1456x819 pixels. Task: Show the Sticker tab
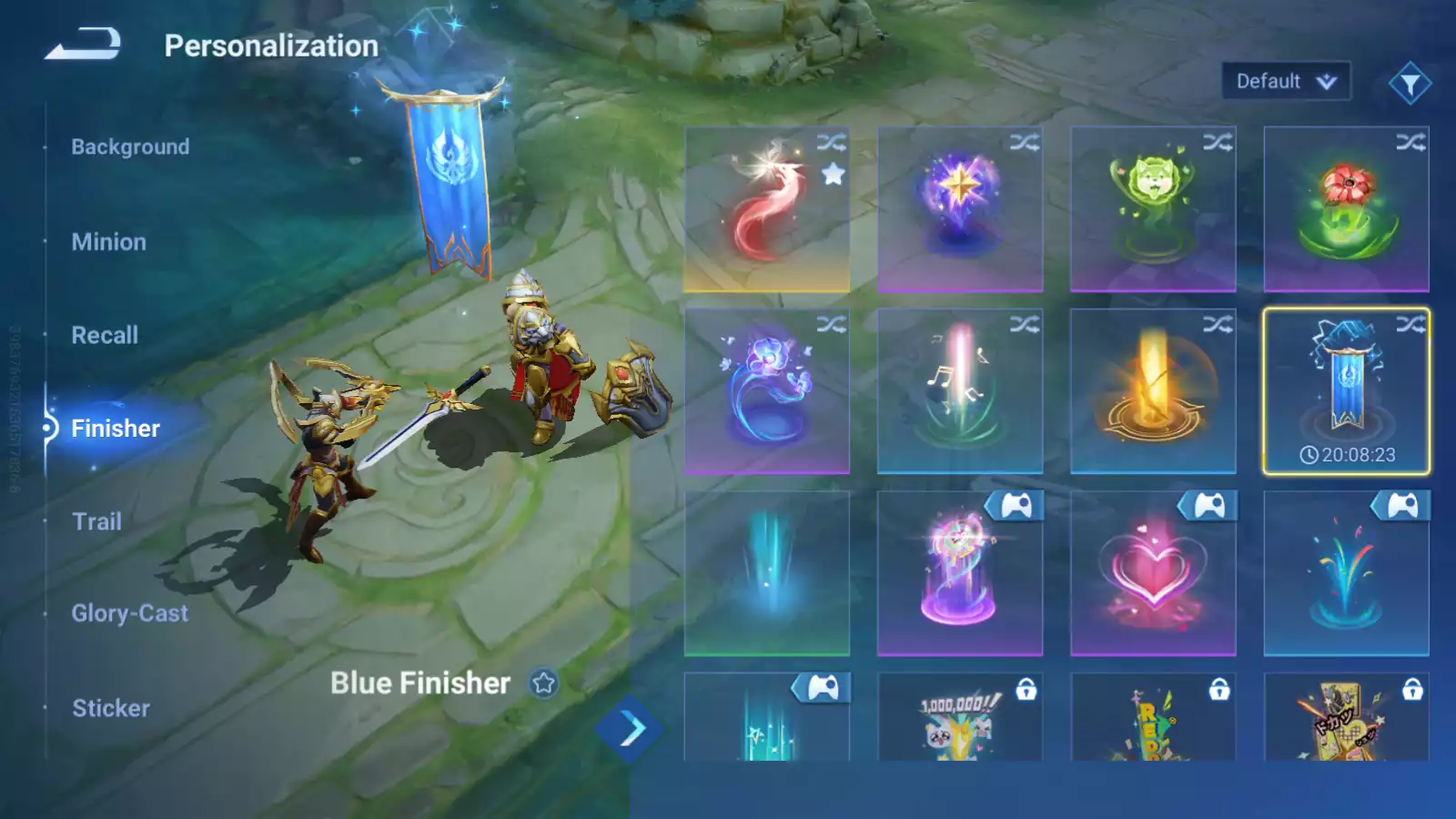pos(110,708)
